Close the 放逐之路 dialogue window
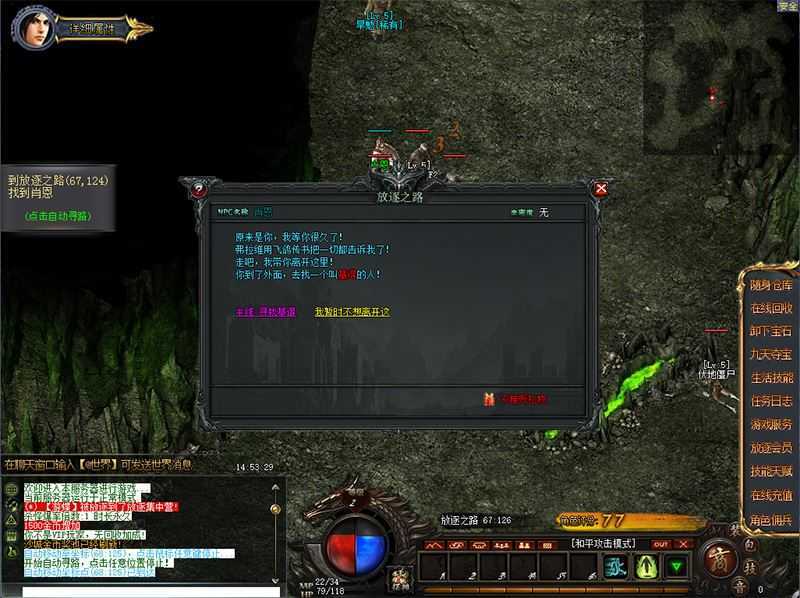 [600, 188]
